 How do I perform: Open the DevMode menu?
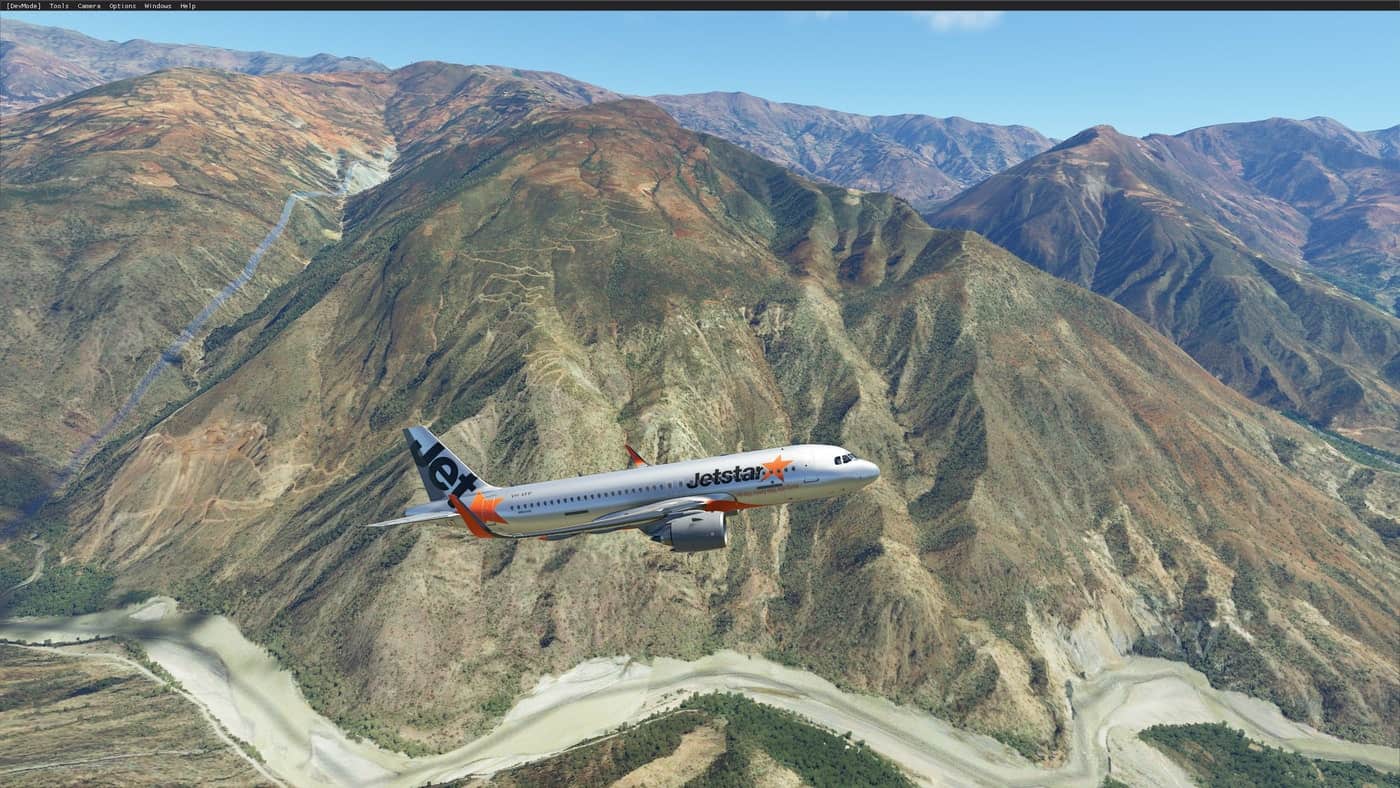click(23, 6)
